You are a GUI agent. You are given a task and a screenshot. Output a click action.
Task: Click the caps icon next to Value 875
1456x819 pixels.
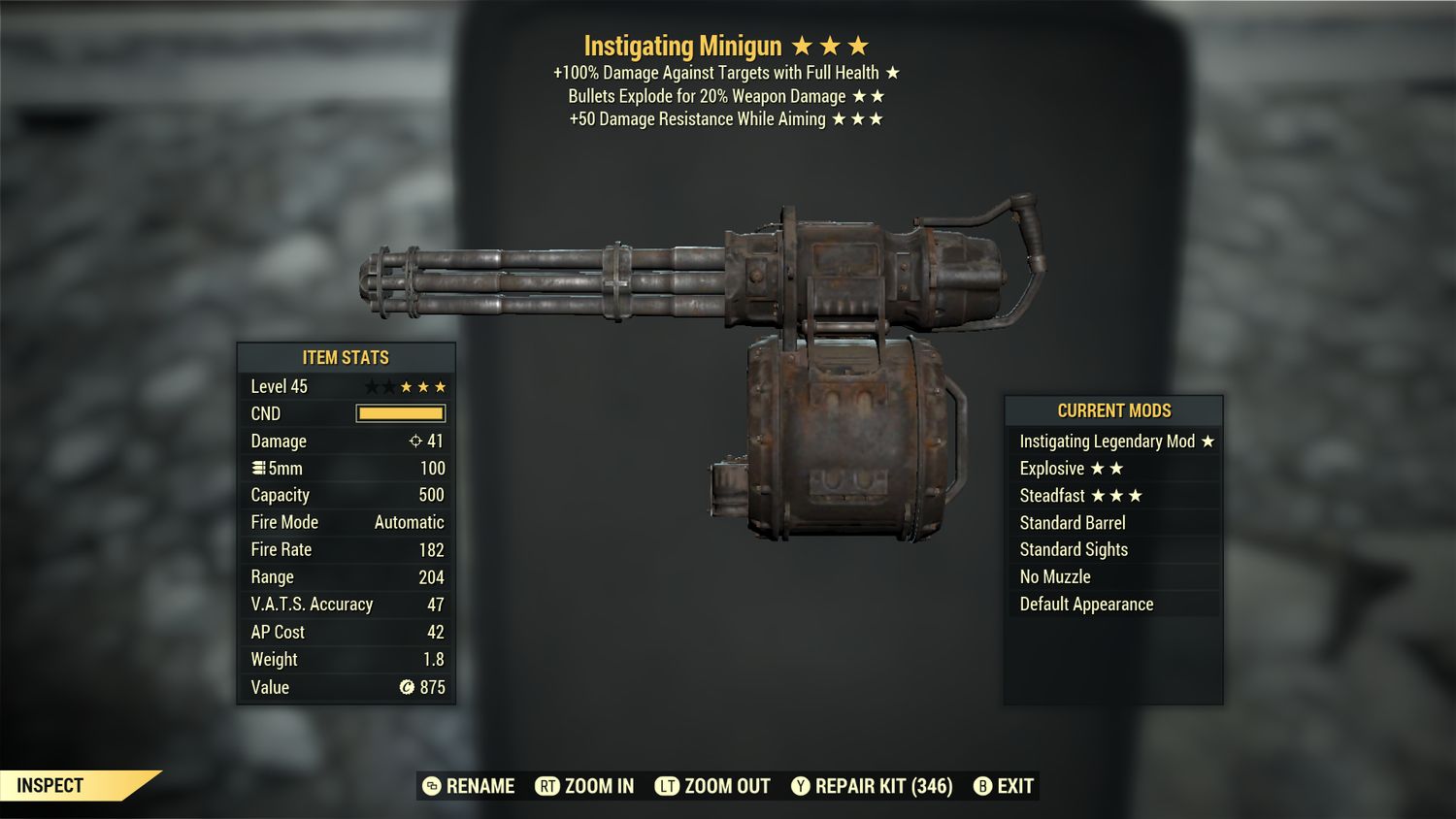click(409, 687)
